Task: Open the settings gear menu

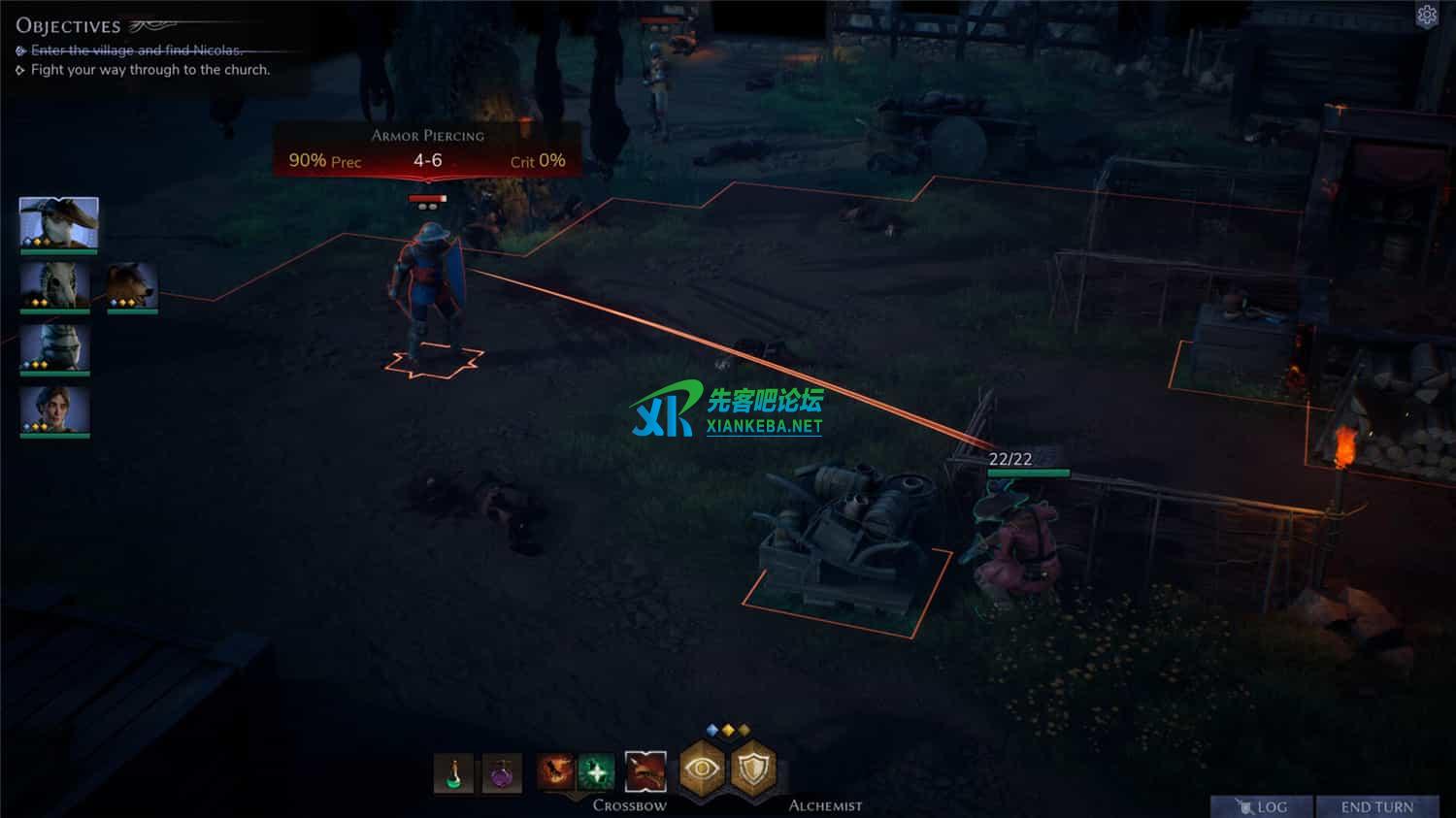Action: point(1427,15)
